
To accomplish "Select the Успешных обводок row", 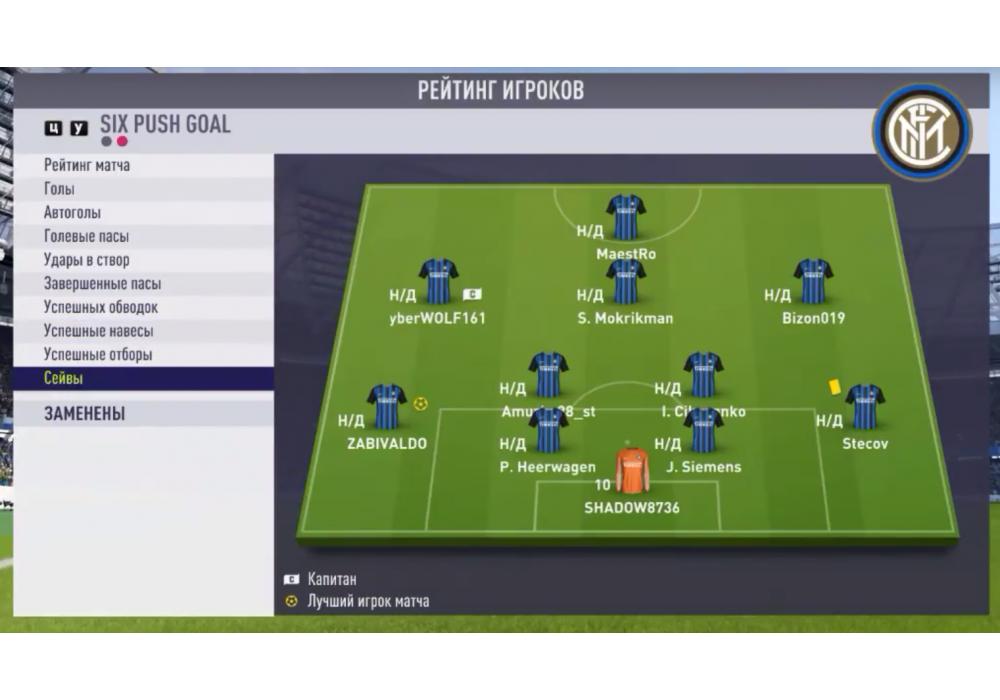I will 101,307.
